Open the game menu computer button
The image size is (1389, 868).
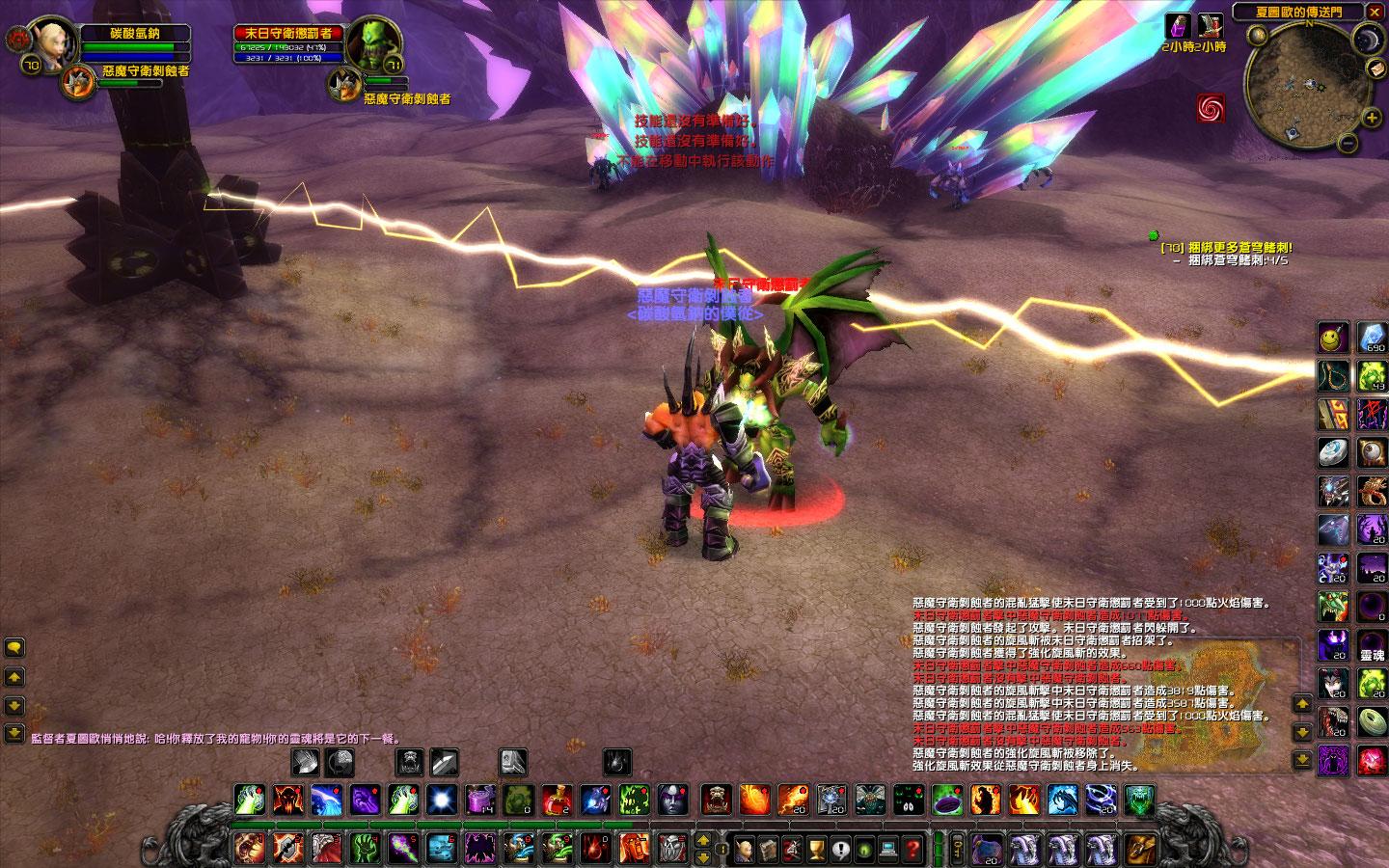[x=887, y=850]
